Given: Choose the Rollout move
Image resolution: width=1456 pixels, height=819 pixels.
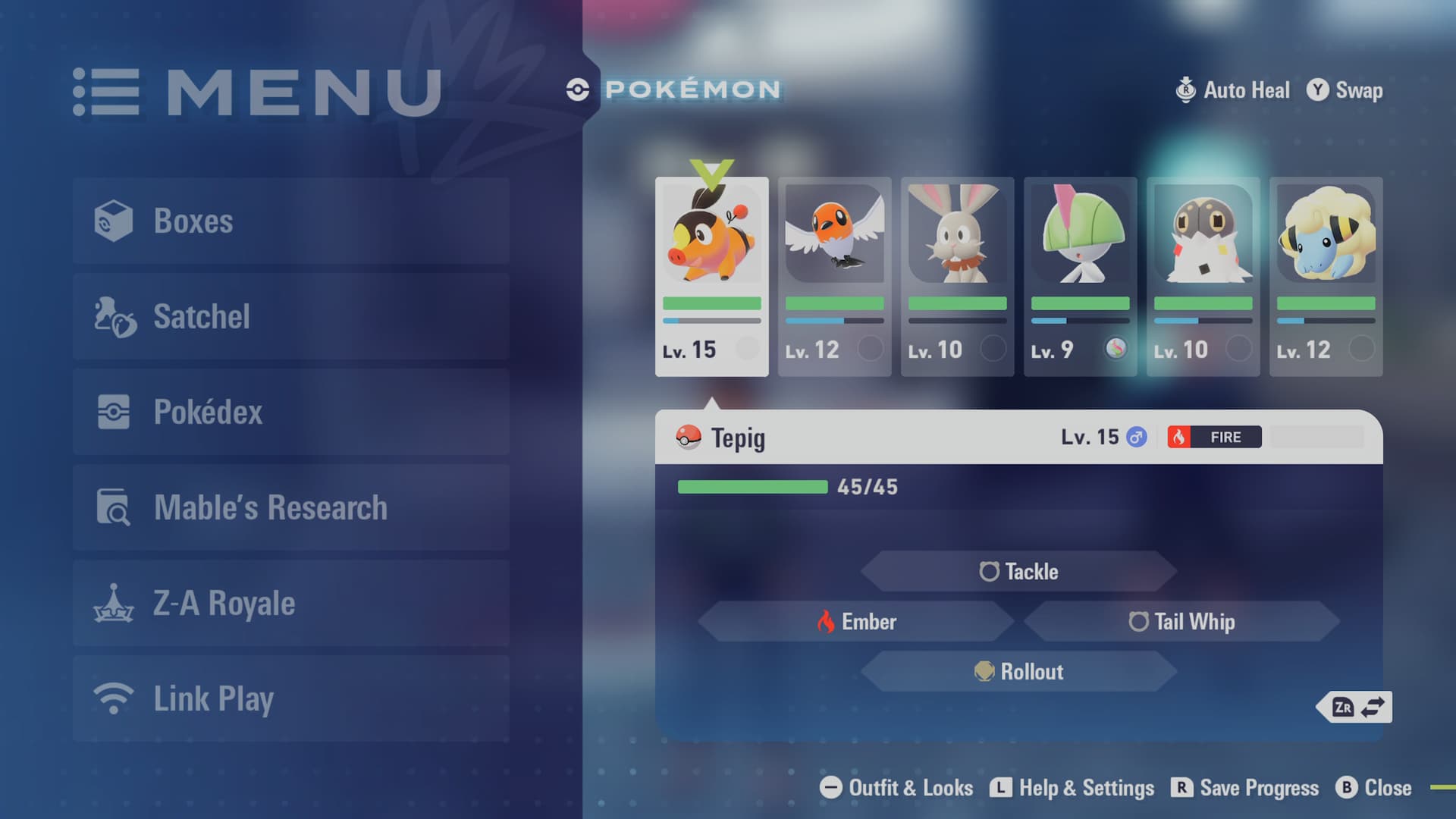Looking at the screenshot, I should click(1018, 672).
